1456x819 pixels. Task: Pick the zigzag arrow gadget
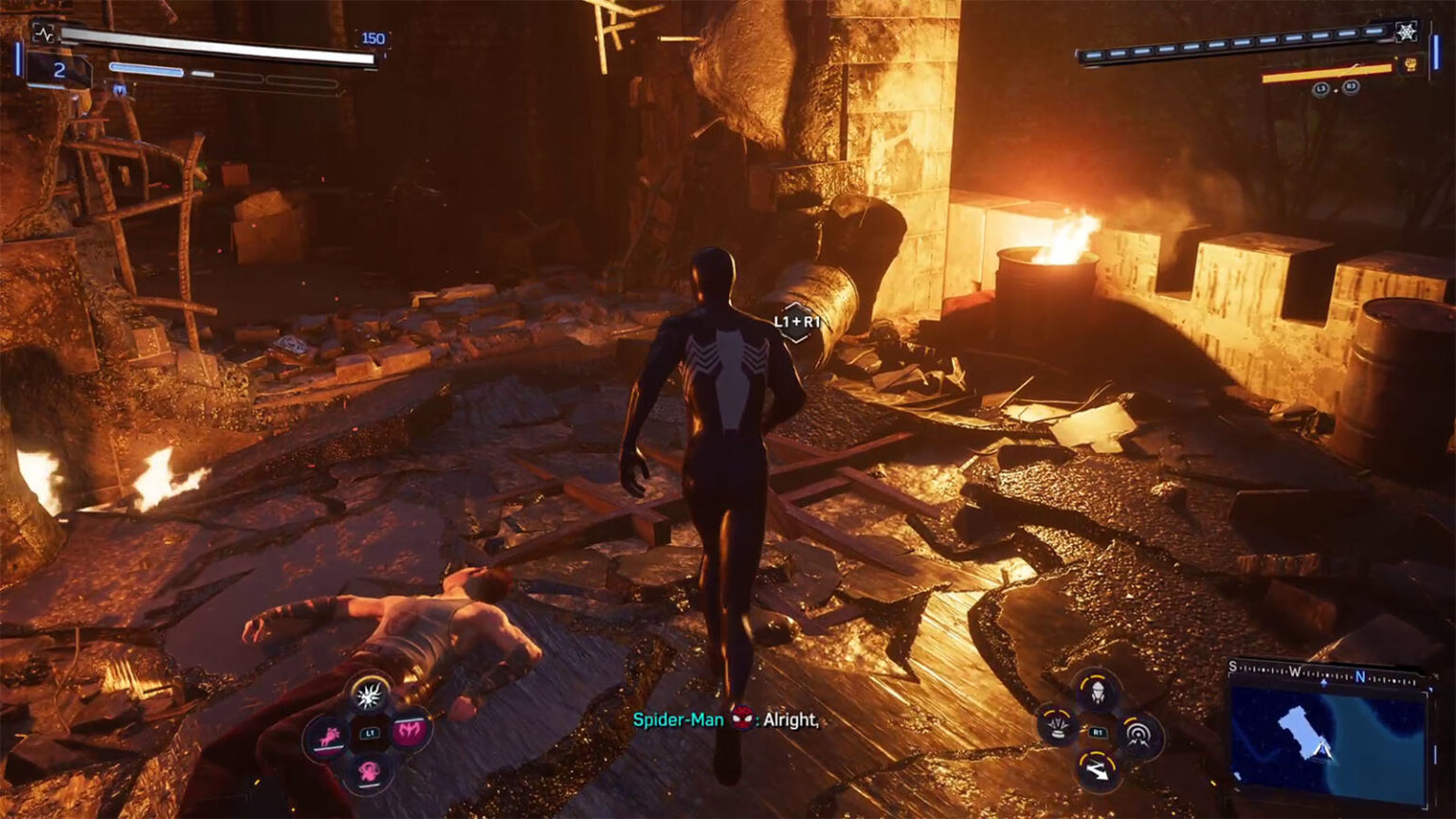(x=1098, y=771)
